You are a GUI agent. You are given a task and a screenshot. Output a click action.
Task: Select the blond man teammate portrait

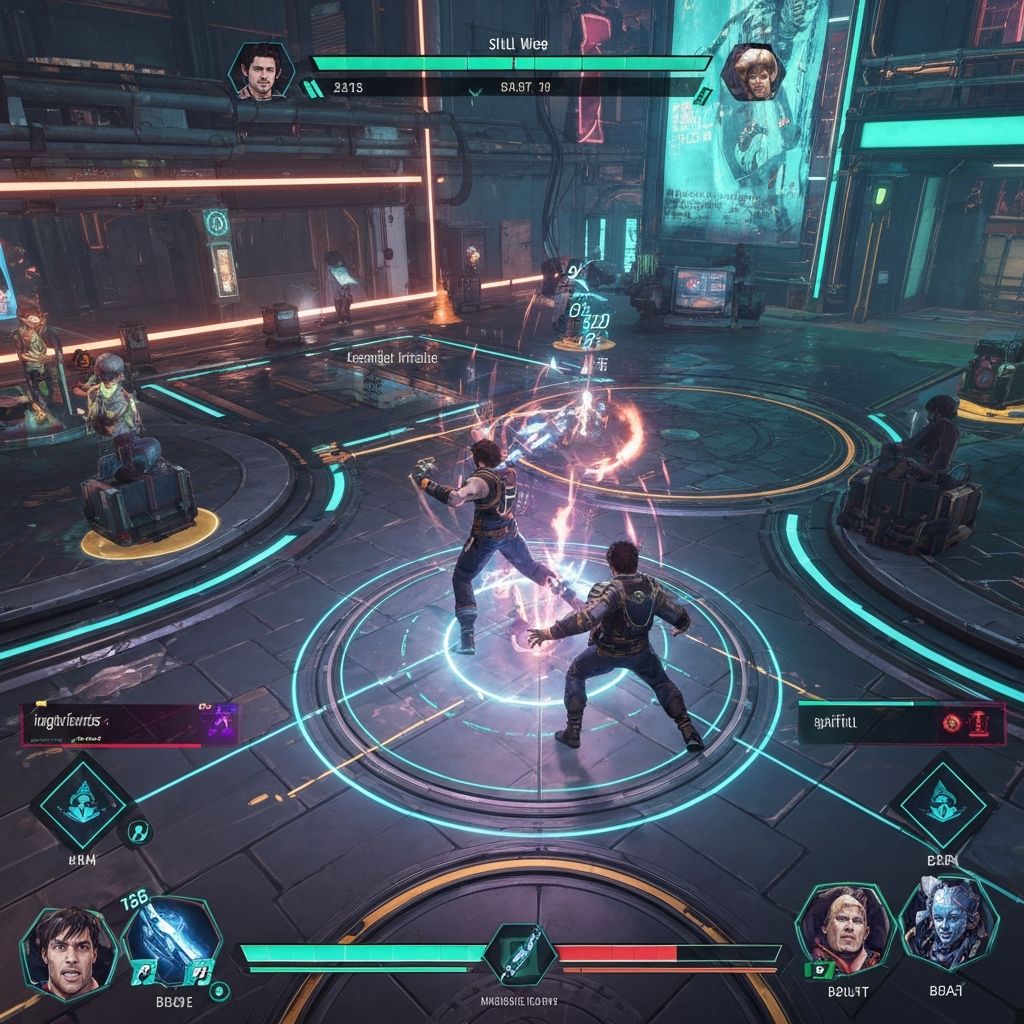point(843,929)
